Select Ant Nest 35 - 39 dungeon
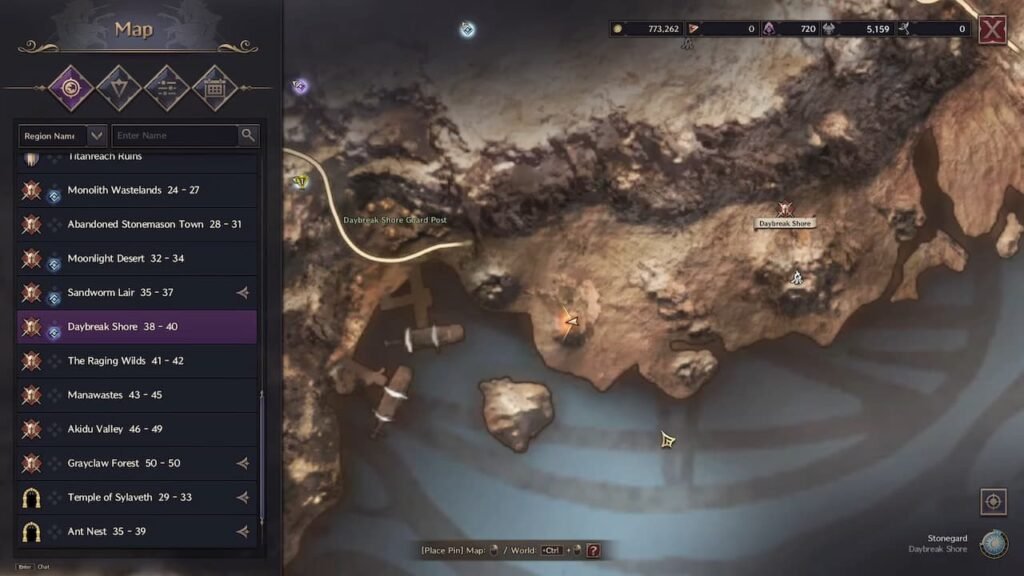Viewport: 1024px width, 576px height. point(106,531)
